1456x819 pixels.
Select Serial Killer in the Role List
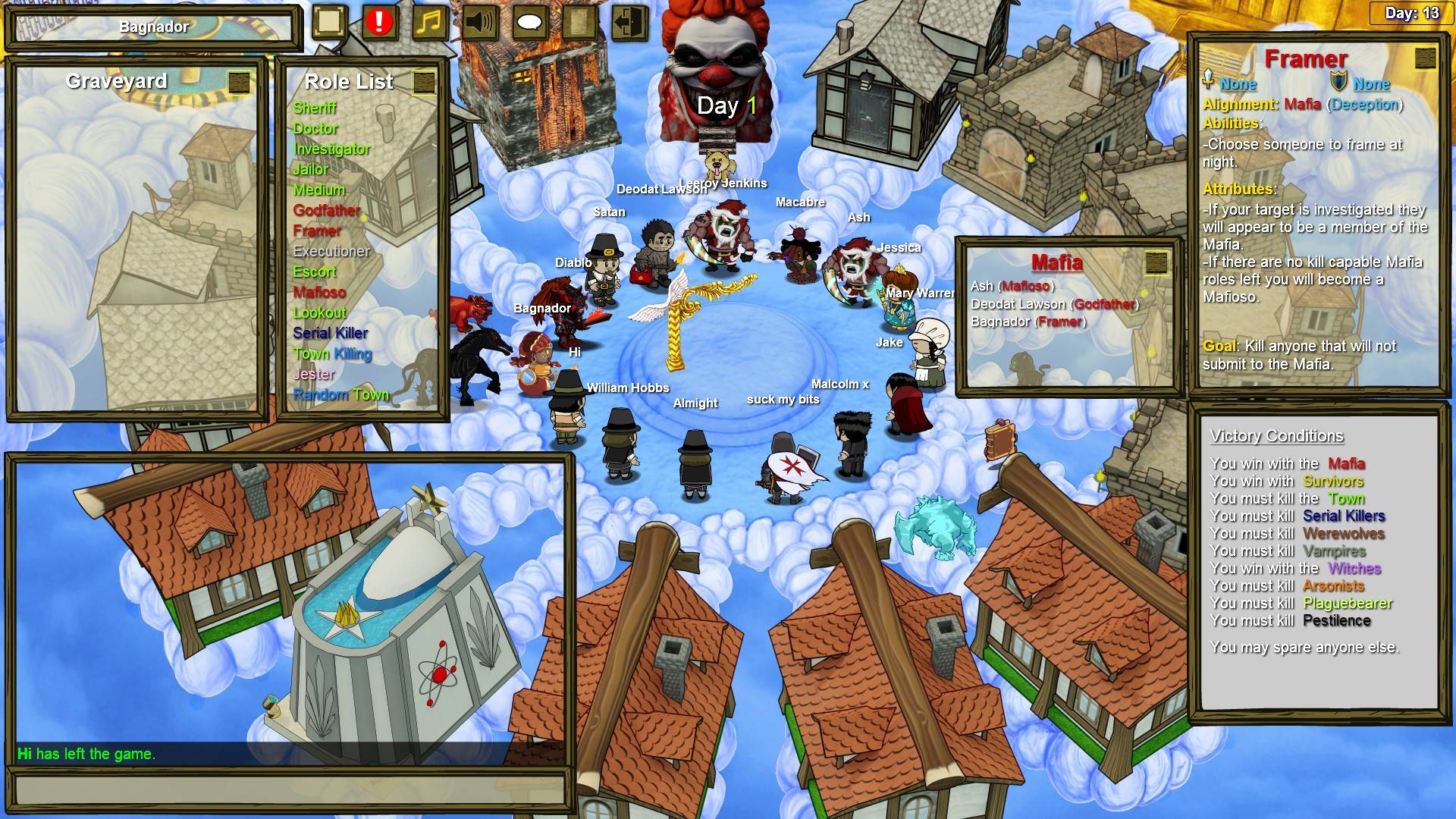click(330, 333)
